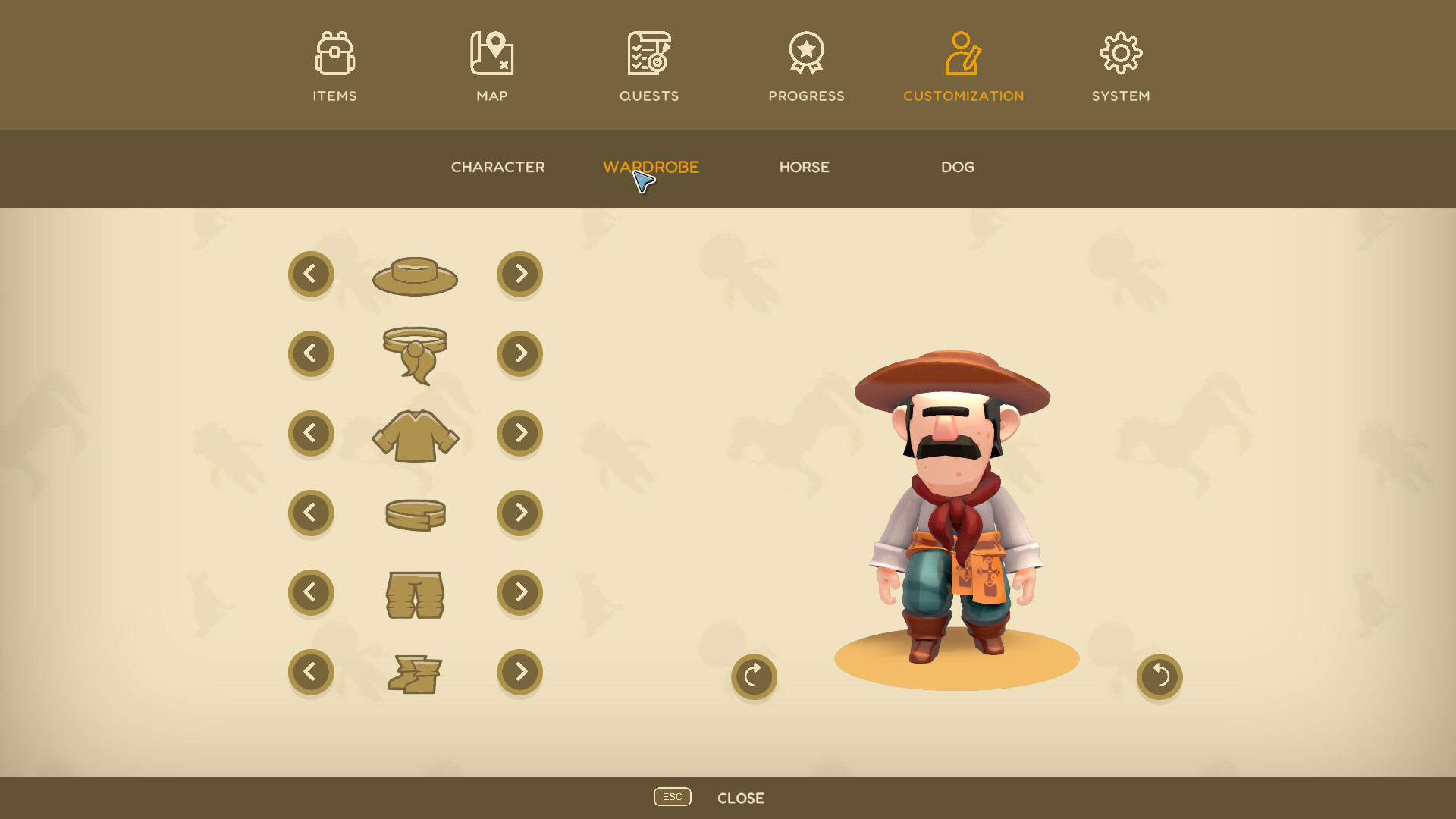The width and height of the screenshot is (1456, 819).
Task: Select the previous shirt option
Action: coord(311,433)
